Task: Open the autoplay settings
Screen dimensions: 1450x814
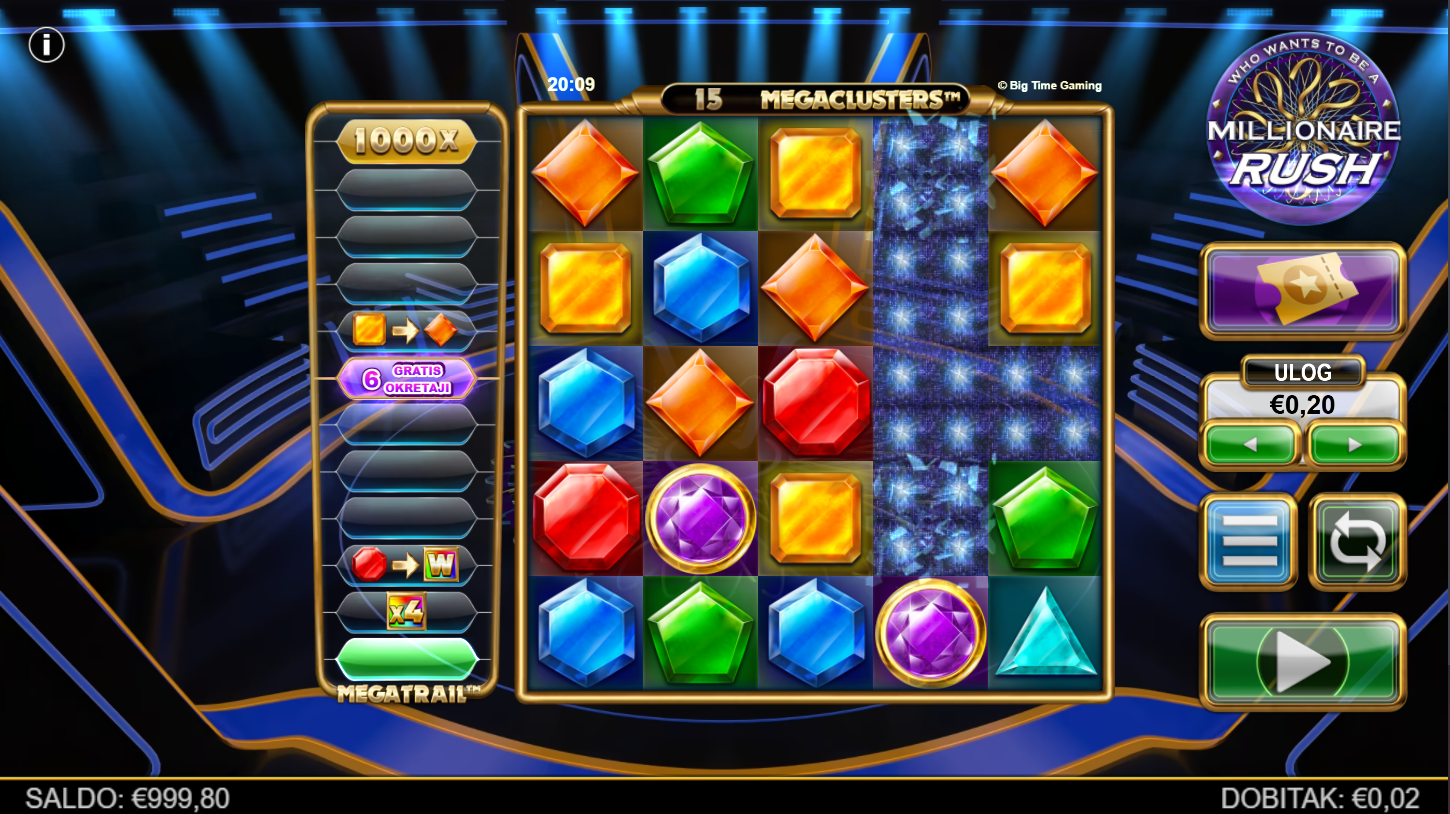Action: click(x=1357, y=541)
